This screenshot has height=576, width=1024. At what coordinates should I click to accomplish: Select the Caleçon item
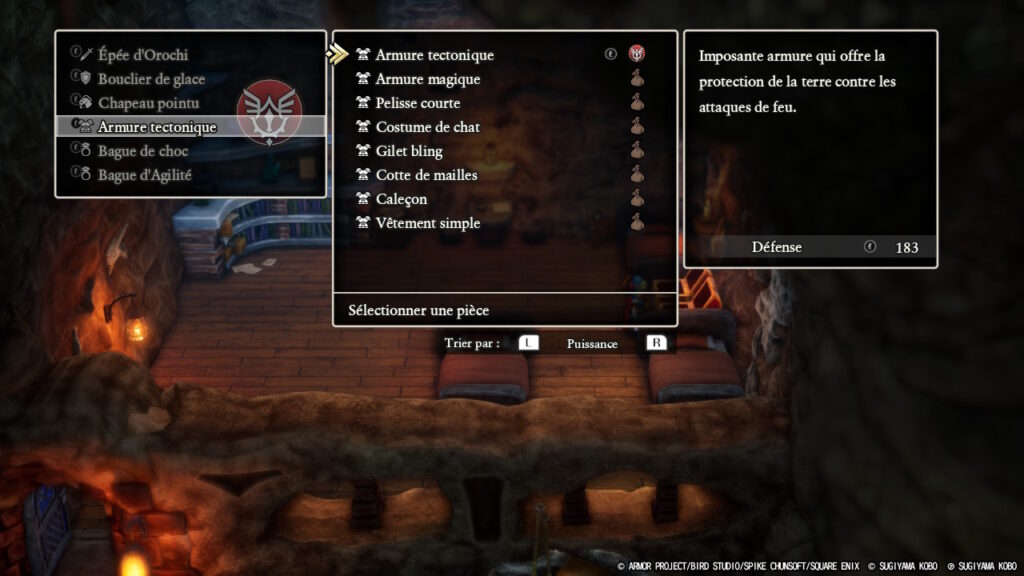(x=401, y=199)
